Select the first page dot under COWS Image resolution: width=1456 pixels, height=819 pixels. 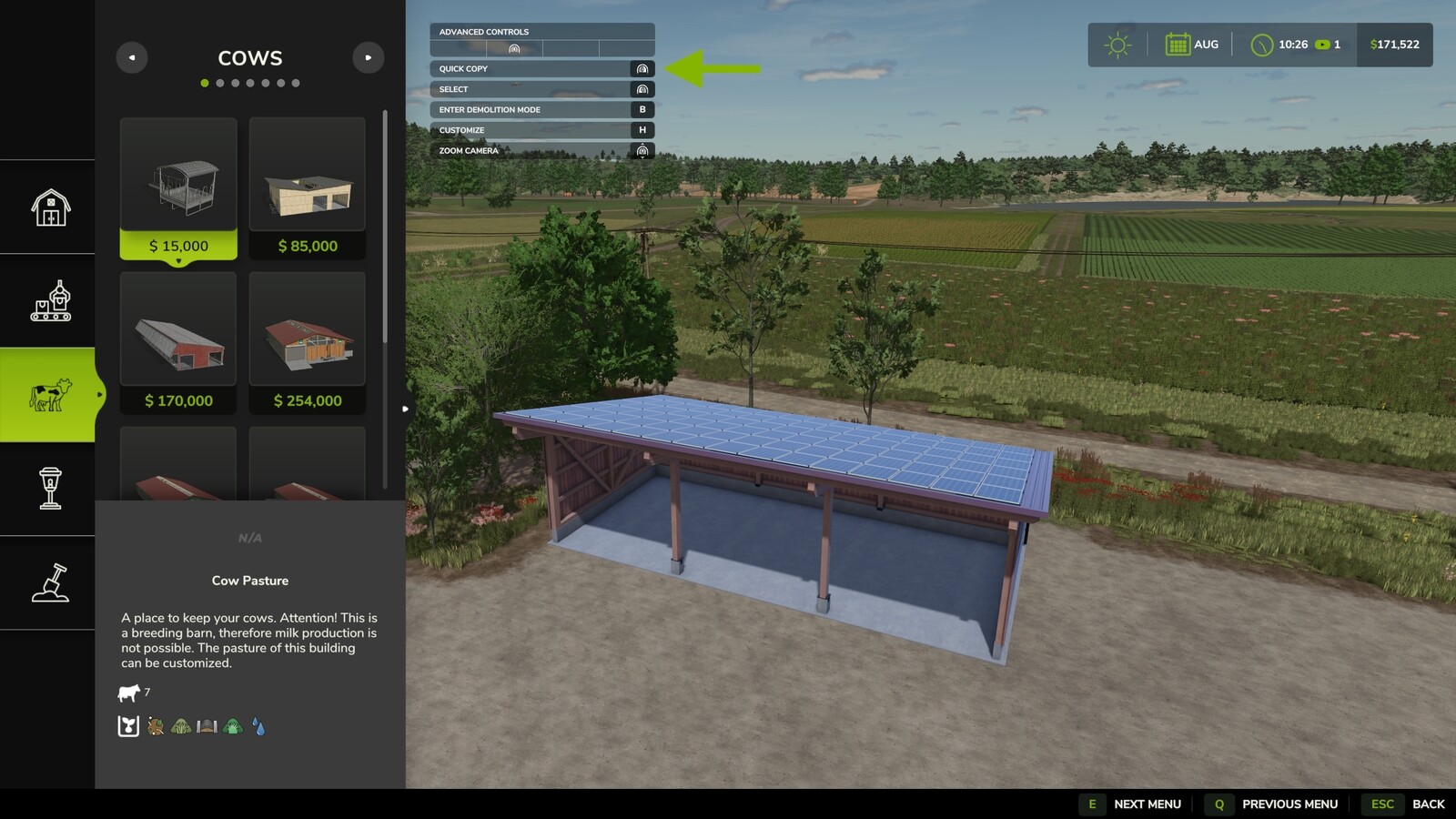pyautogui.click(x=203, y=83)
